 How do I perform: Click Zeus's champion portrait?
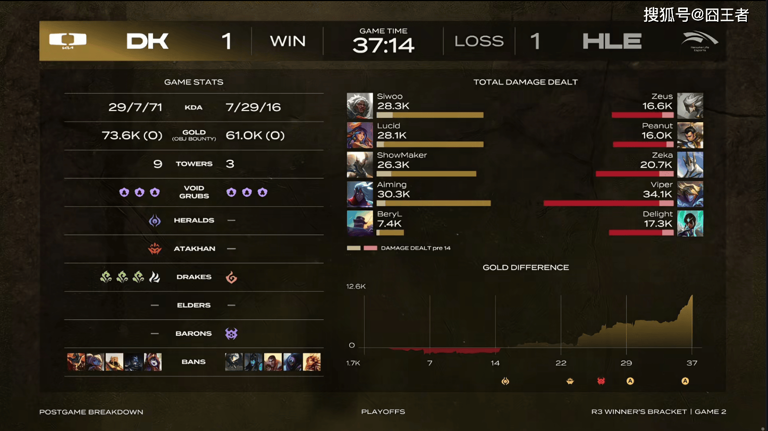pyautogui.click(x=690, y=105)
